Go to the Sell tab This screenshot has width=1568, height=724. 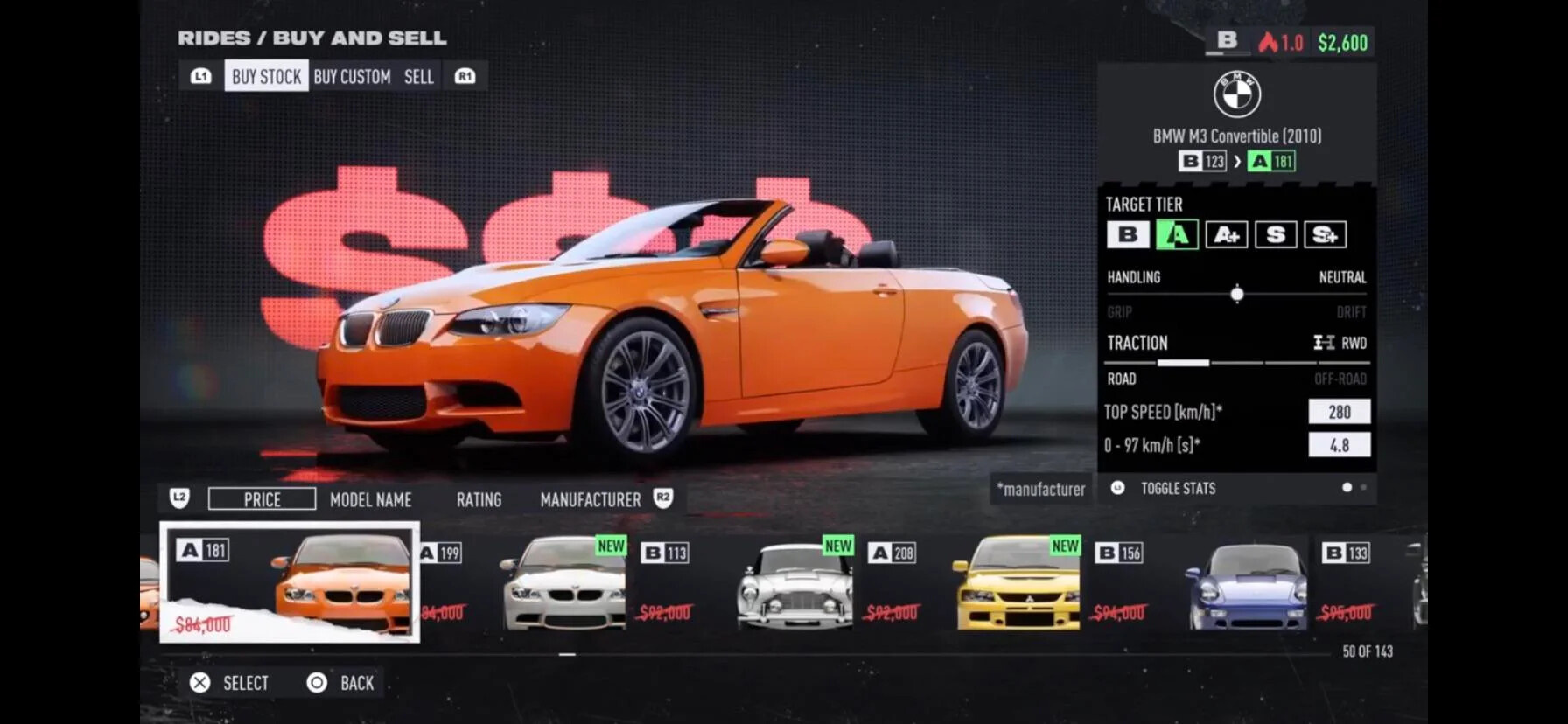(418, 77)
